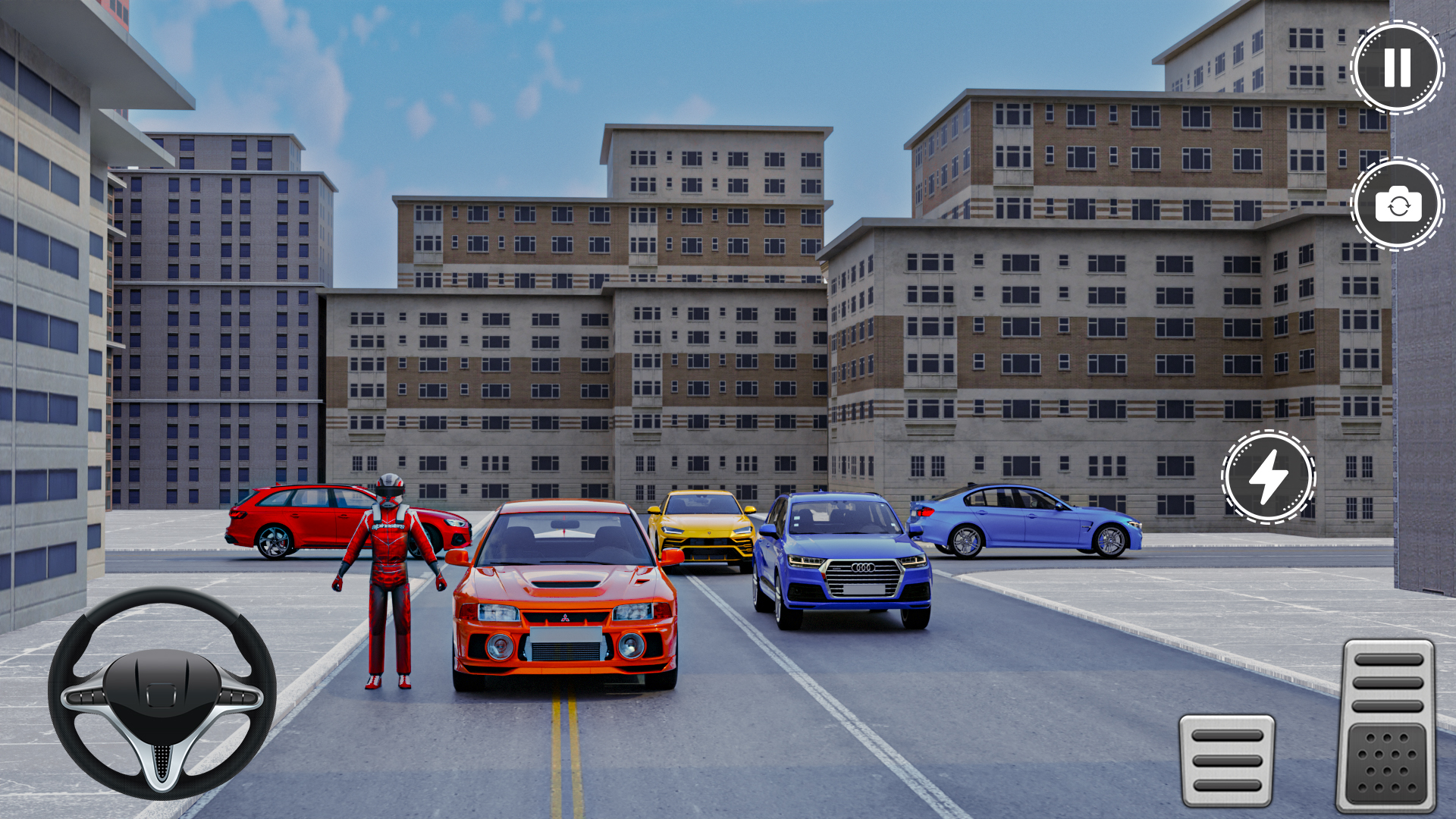Pause the game

coord(1395,67)
